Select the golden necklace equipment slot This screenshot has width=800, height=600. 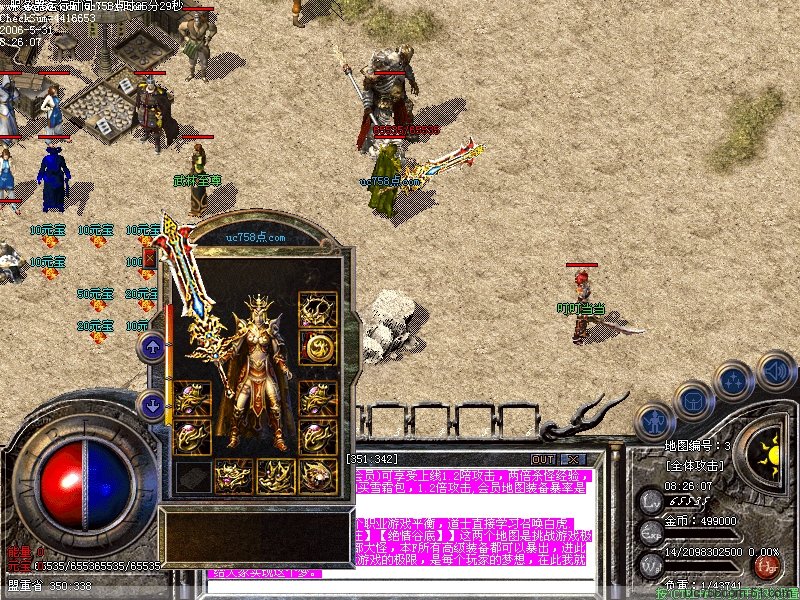coord(318,310)
